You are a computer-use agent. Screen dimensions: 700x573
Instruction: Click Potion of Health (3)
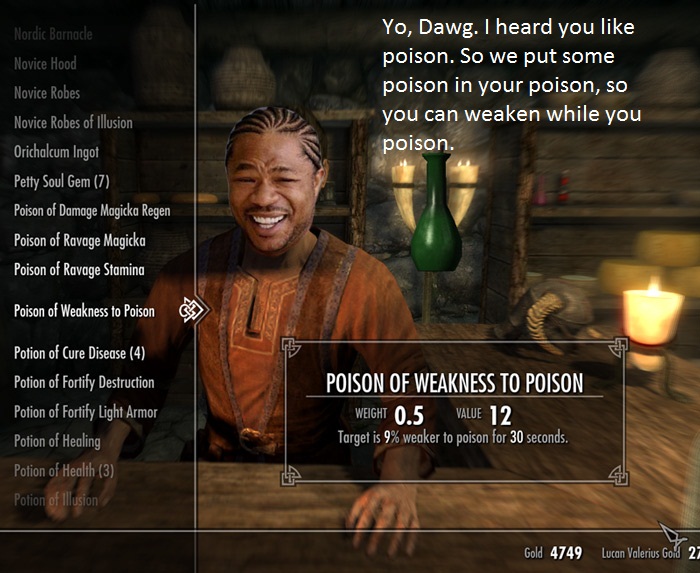(x=63, y=470)
